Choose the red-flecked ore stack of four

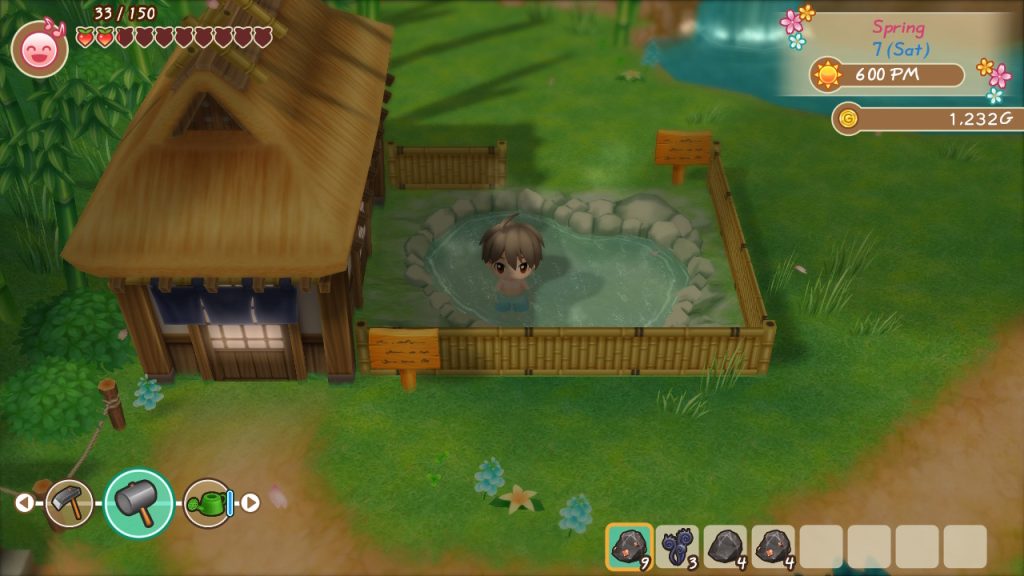tap(773, 547)
